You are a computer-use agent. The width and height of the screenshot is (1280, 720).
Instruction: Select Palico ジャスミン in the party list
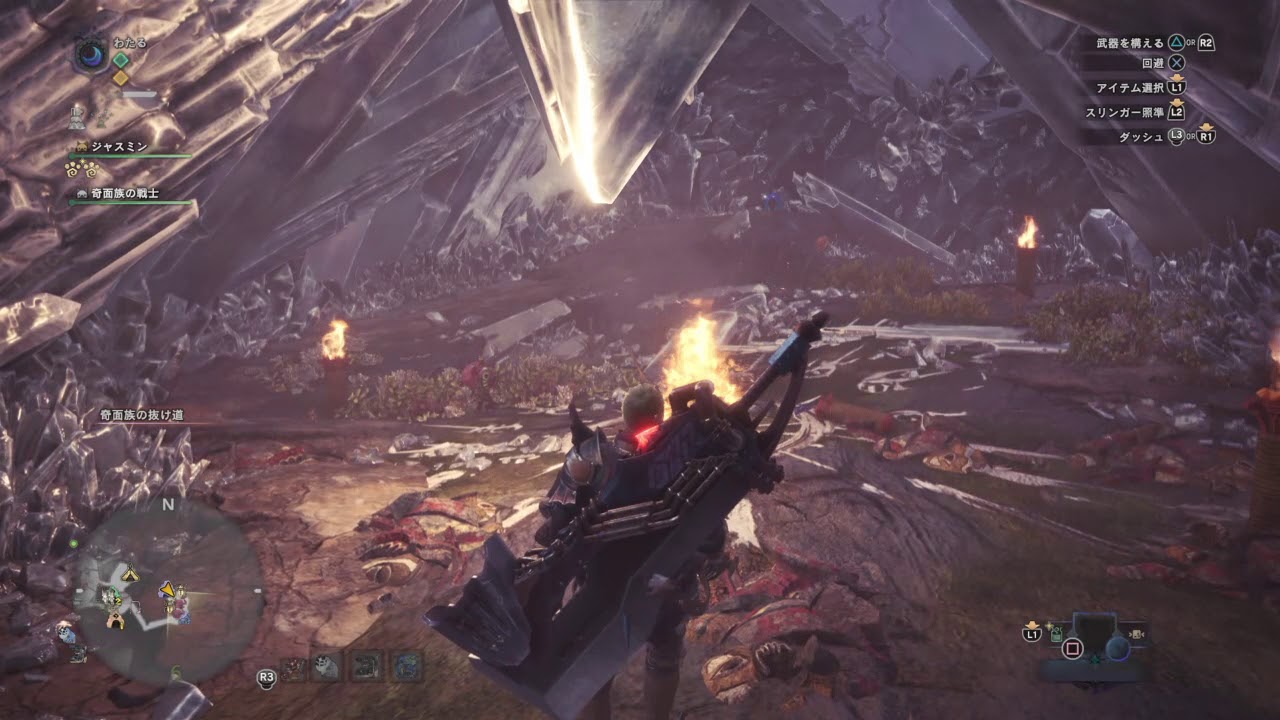tap(119, 147)
